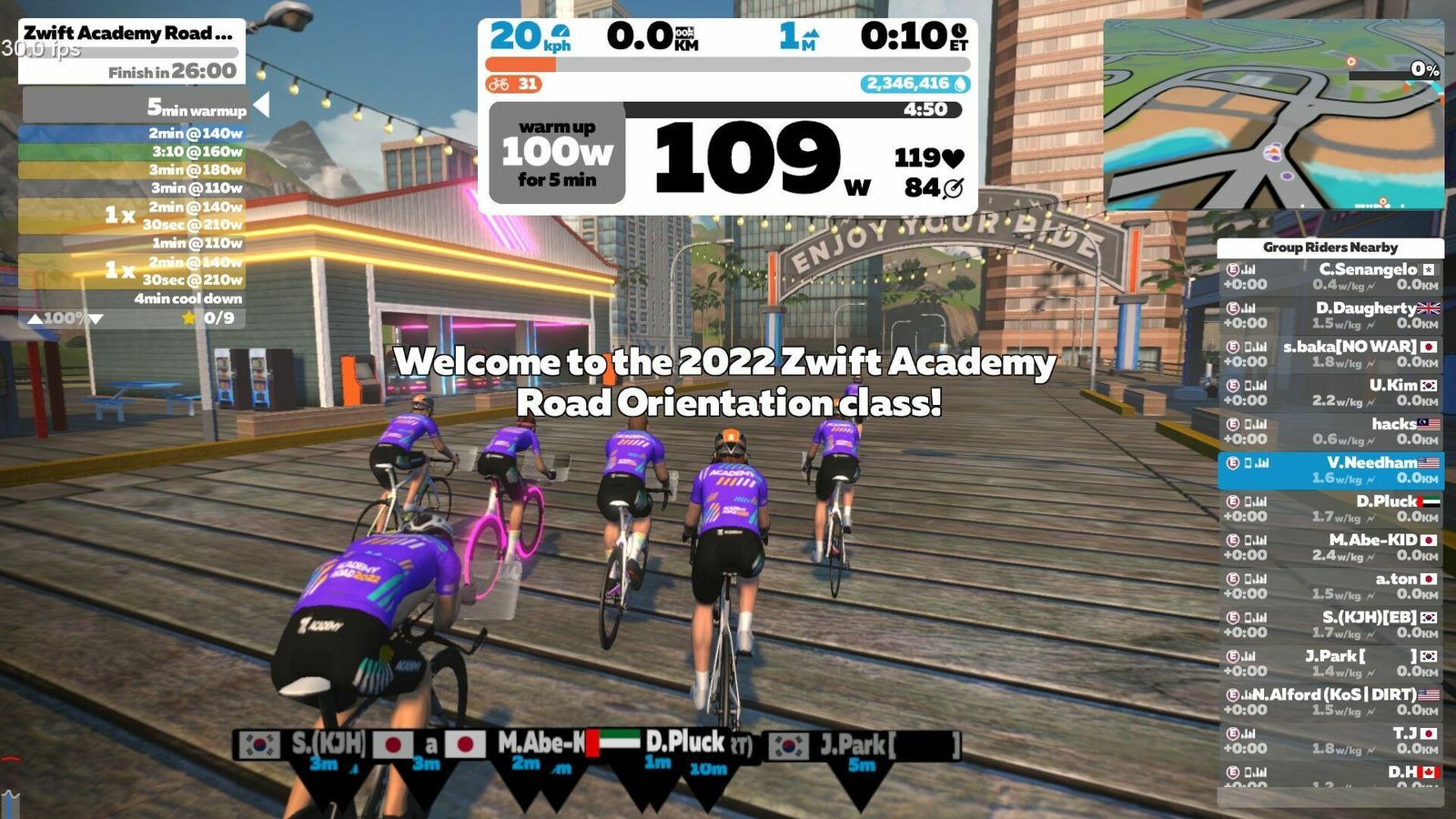The width and height of the screenshot is (1456, 819).
Task: Choose the M.Abe-KID row in riders list
Action: pos(1330,548)
